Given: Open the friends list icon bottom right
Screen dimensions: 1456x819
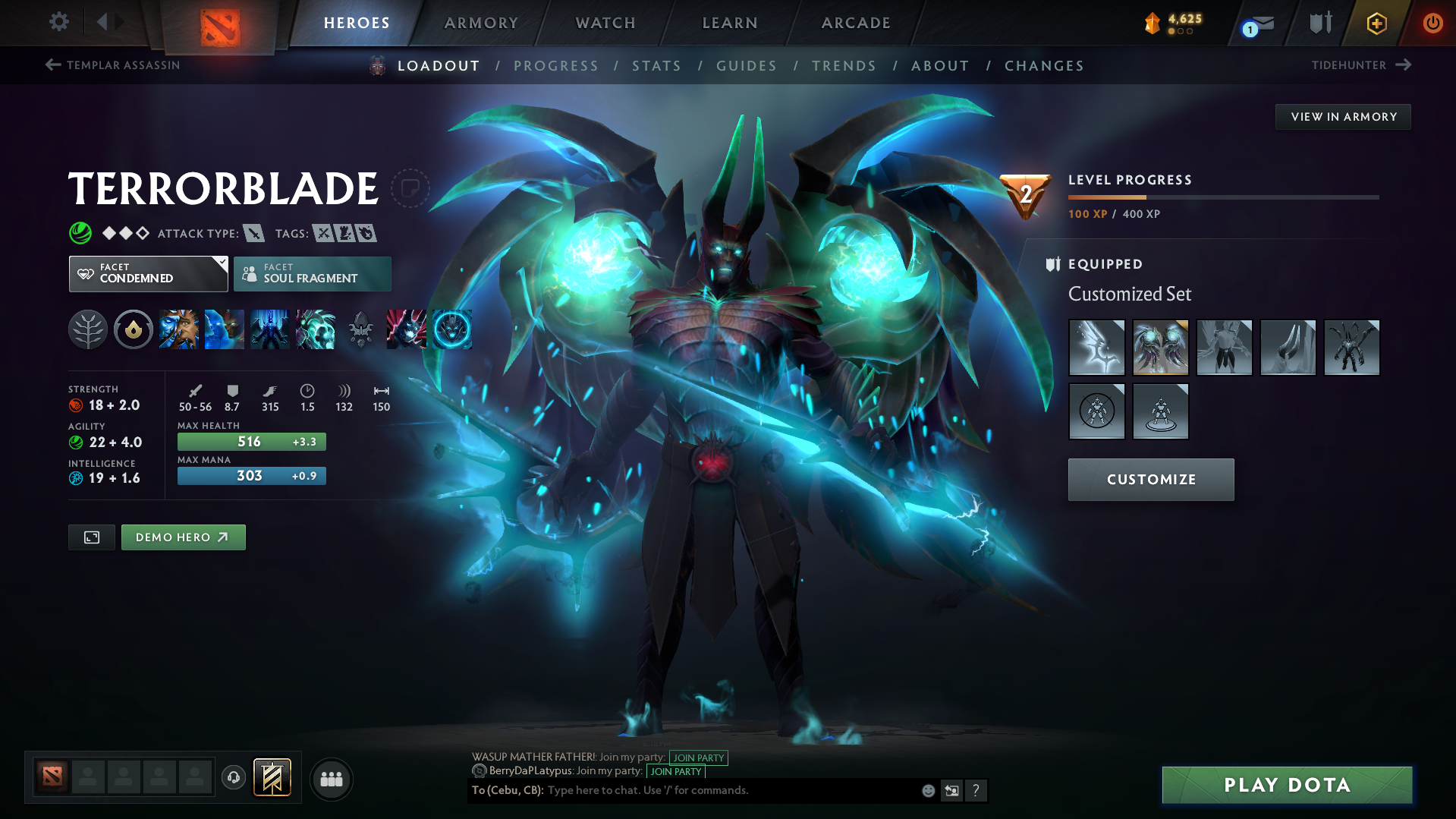Looking at the screenshot, I should tap(331, 779).
